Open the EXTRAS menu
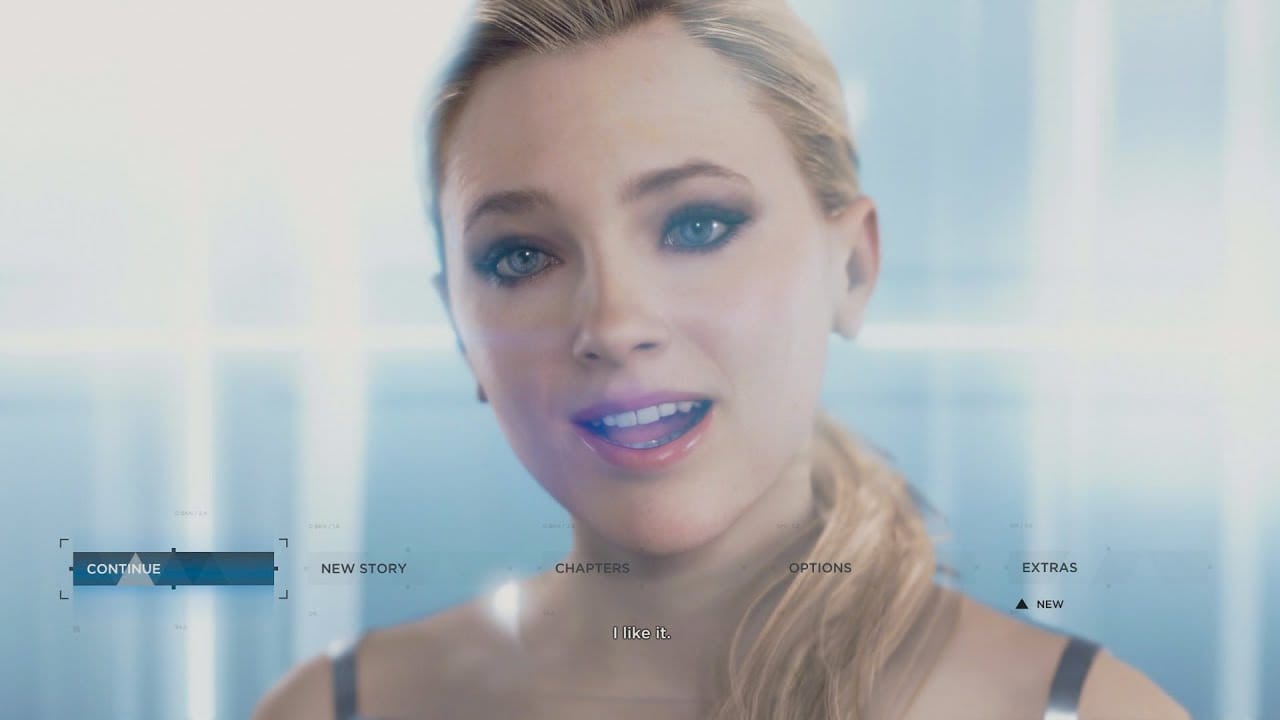The height and width of the screenshot is (720, 1280). click(1048, 568)
